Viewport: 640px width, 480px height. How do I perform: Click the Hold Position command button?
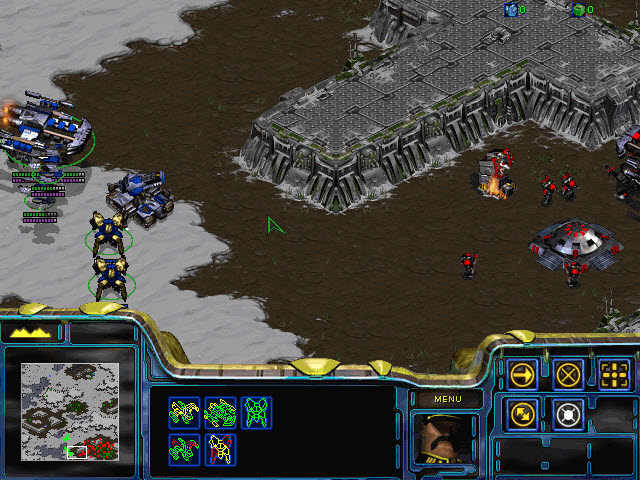click(568, 412)
